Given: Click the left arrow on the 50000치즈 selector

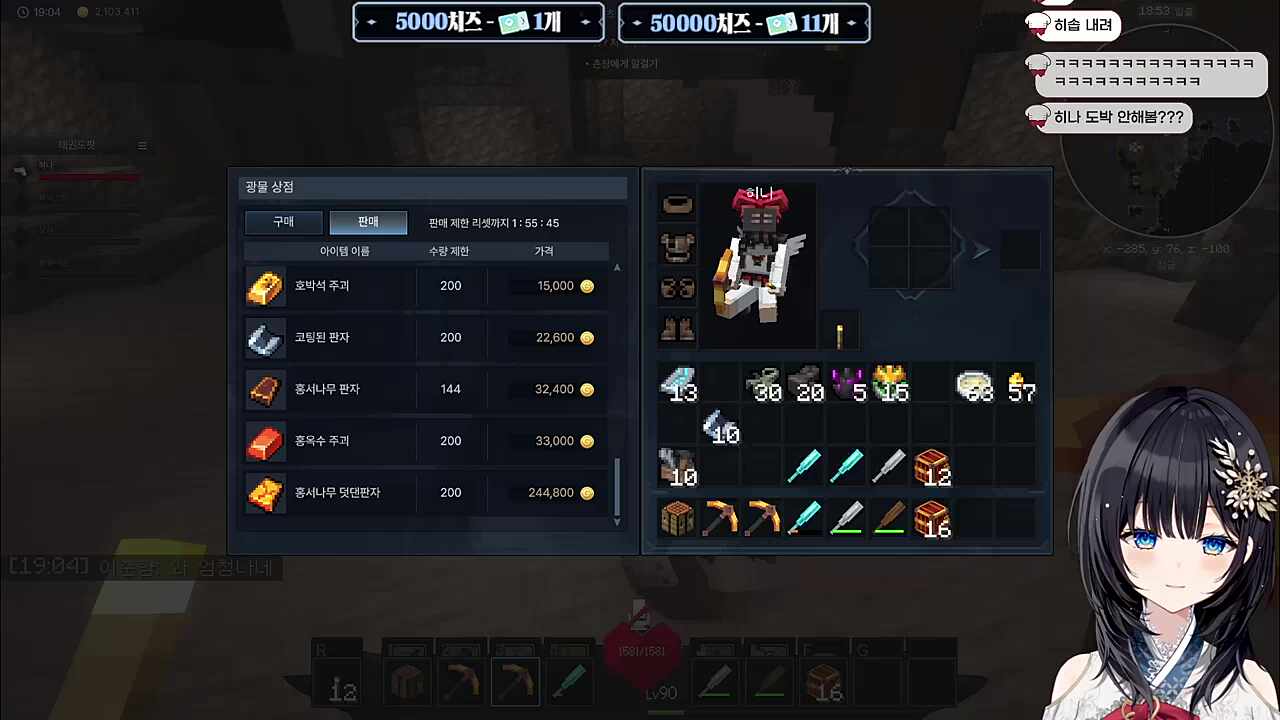Looking at the screenshot, I should click(637, 23).
